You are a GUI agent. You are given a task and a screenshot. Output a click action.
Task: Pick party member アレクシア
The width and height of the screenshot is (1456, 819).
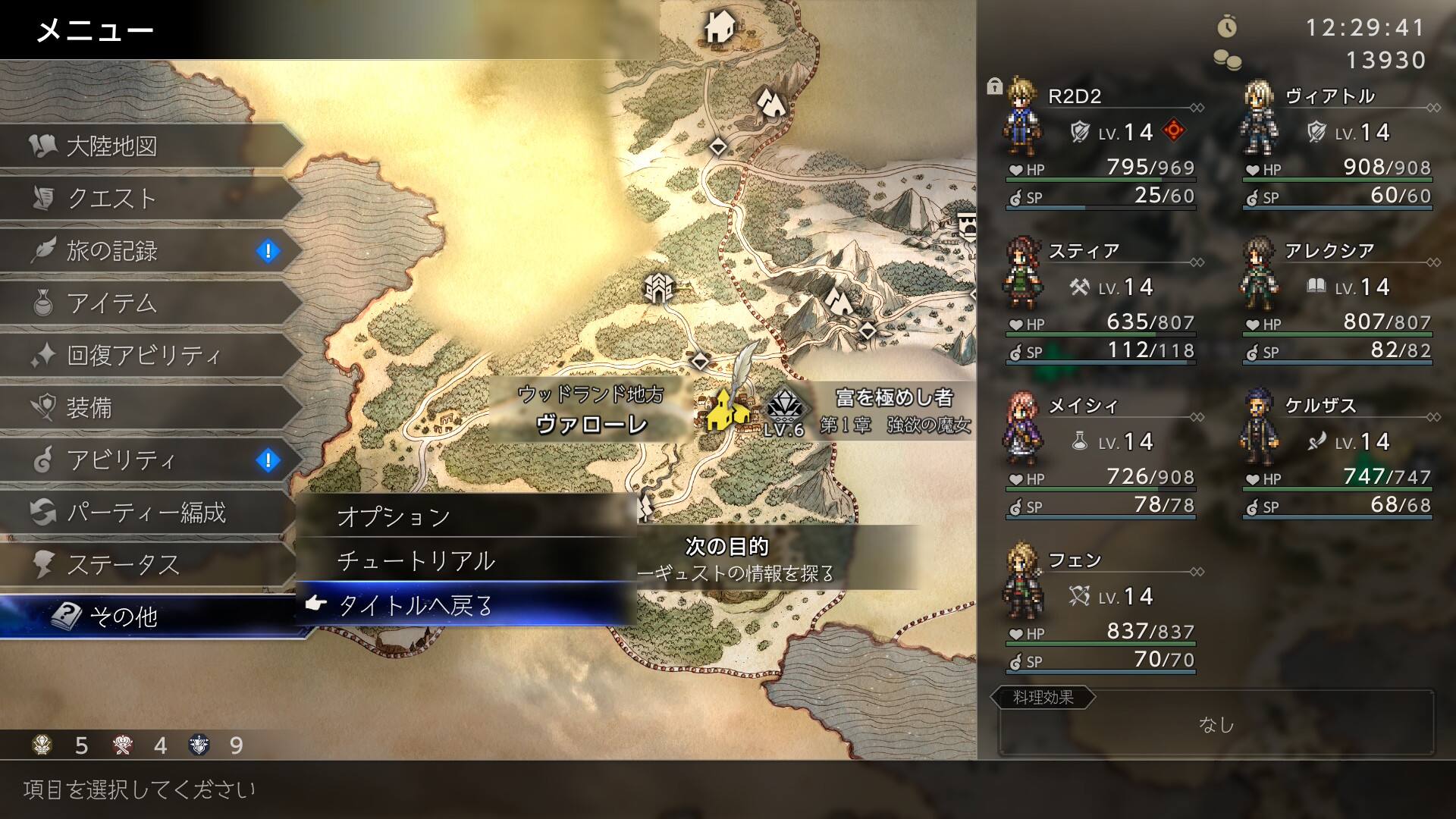tap(1336, 299)
